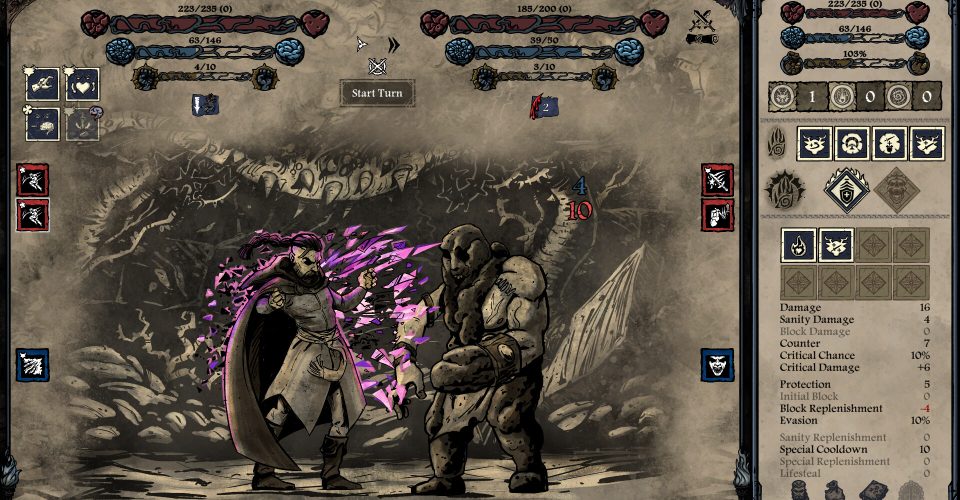
Task: Select the blue grinning mask icon
Action: click(717, 365)
